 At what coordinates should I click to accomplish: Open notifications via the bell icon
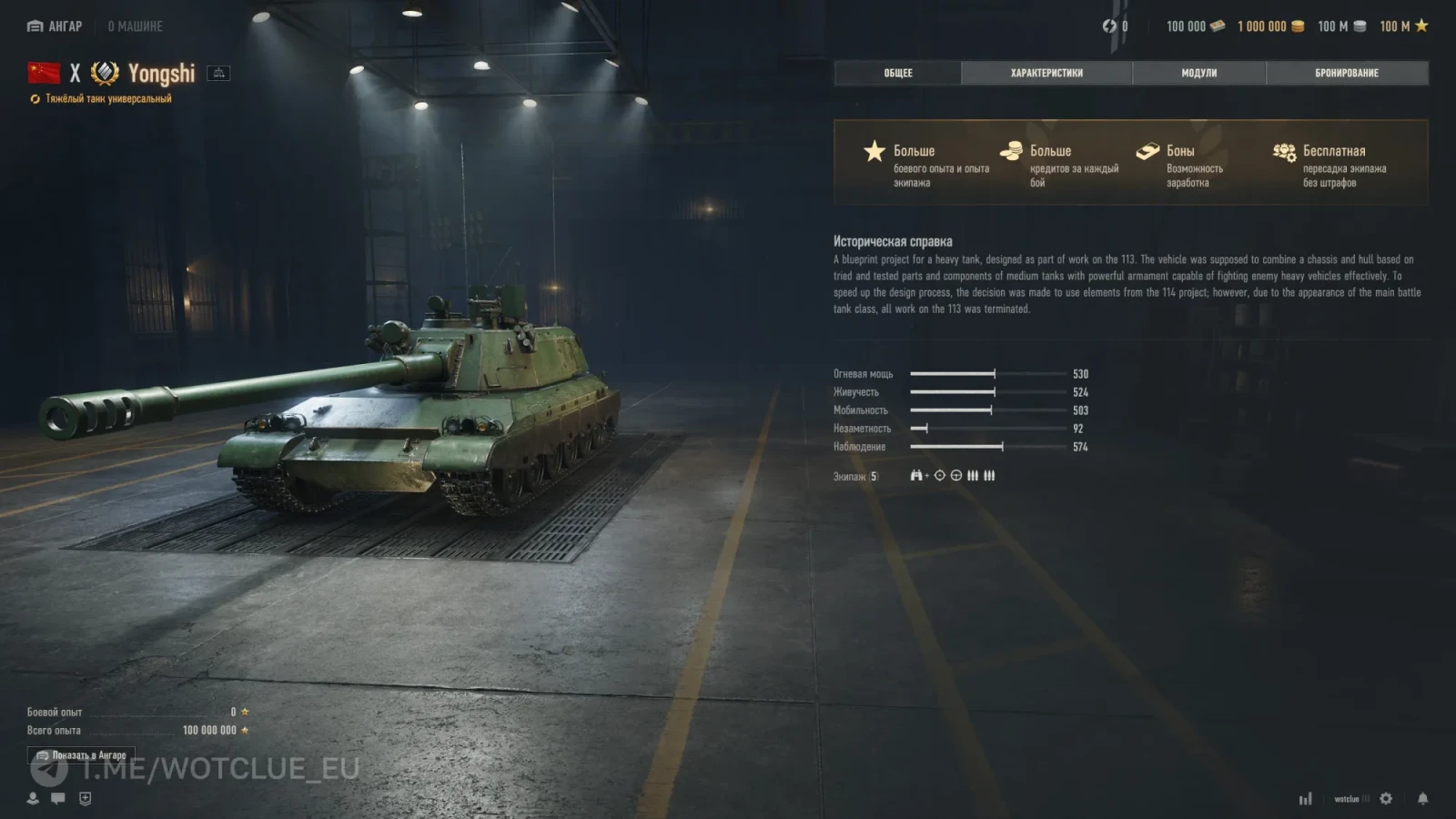(1422, 798)
